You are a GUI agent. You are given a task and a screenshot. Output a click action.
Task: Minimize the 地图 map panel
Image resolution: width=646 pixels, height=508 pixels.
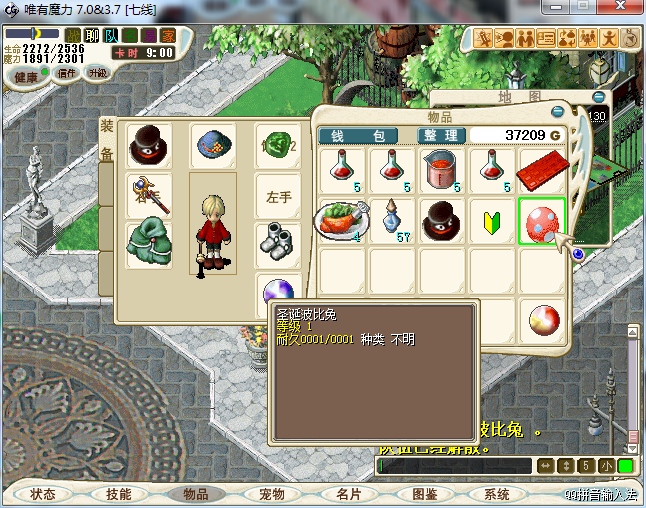[x=598, y=97]
